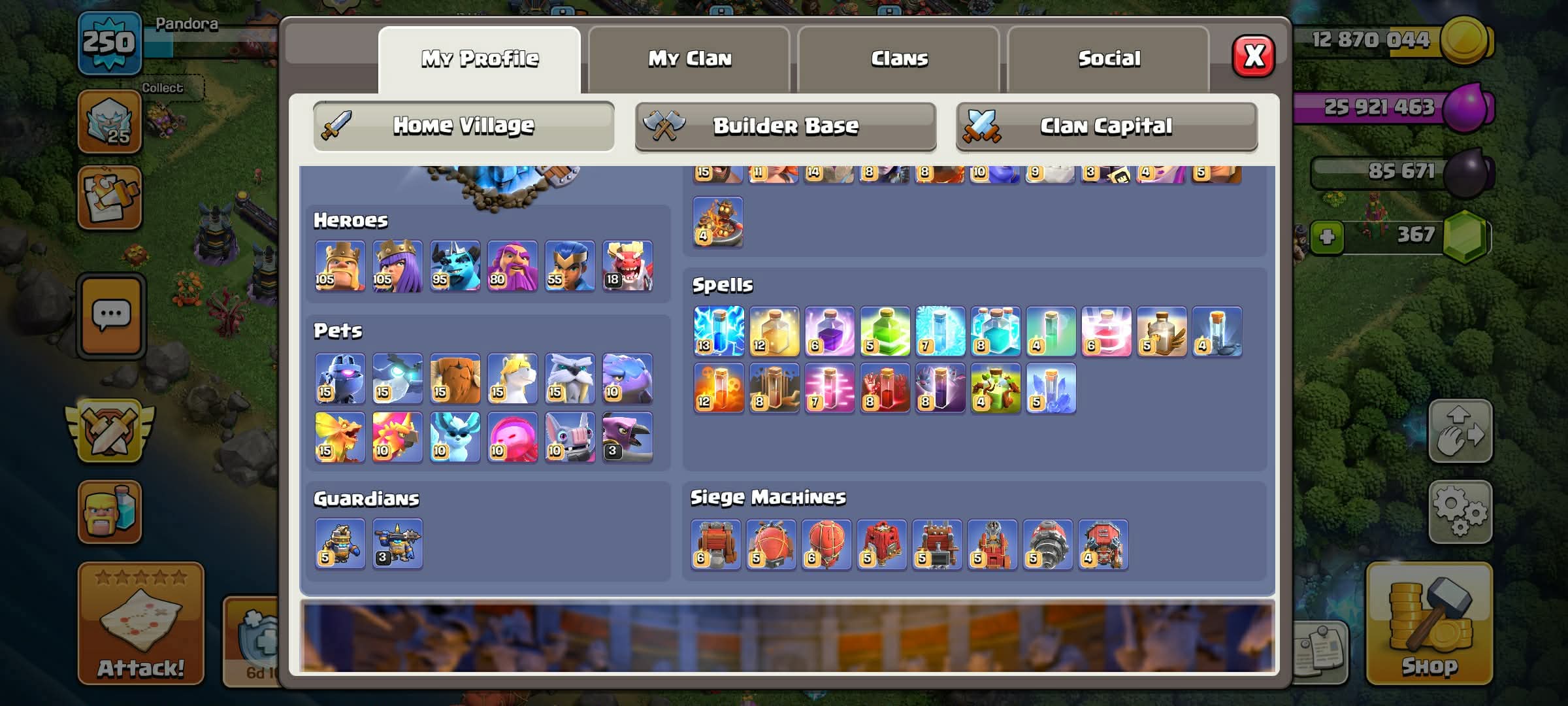
Task: Show Home Village profile
Action: click(x=463, y=126)
